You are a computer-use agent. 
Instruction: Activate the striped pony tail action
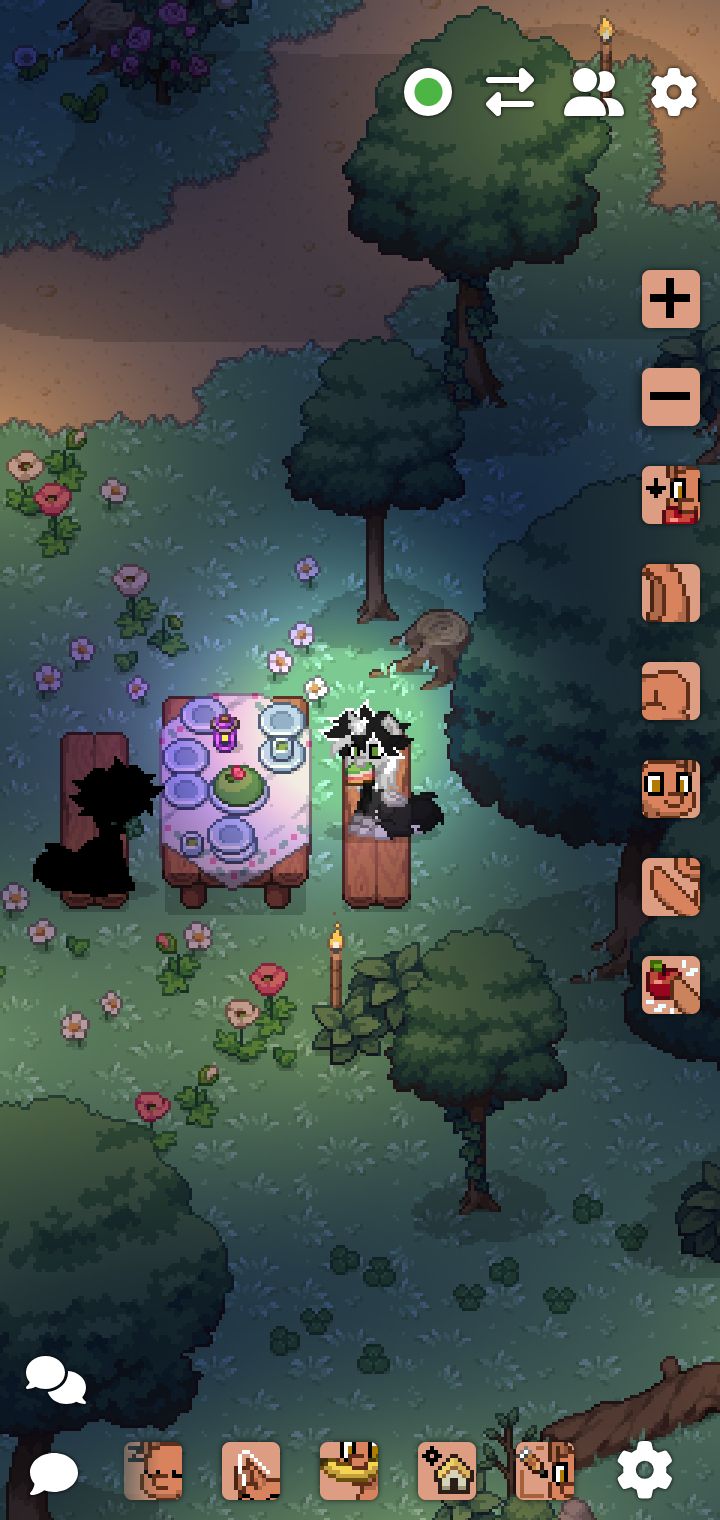tap(670, 887)
